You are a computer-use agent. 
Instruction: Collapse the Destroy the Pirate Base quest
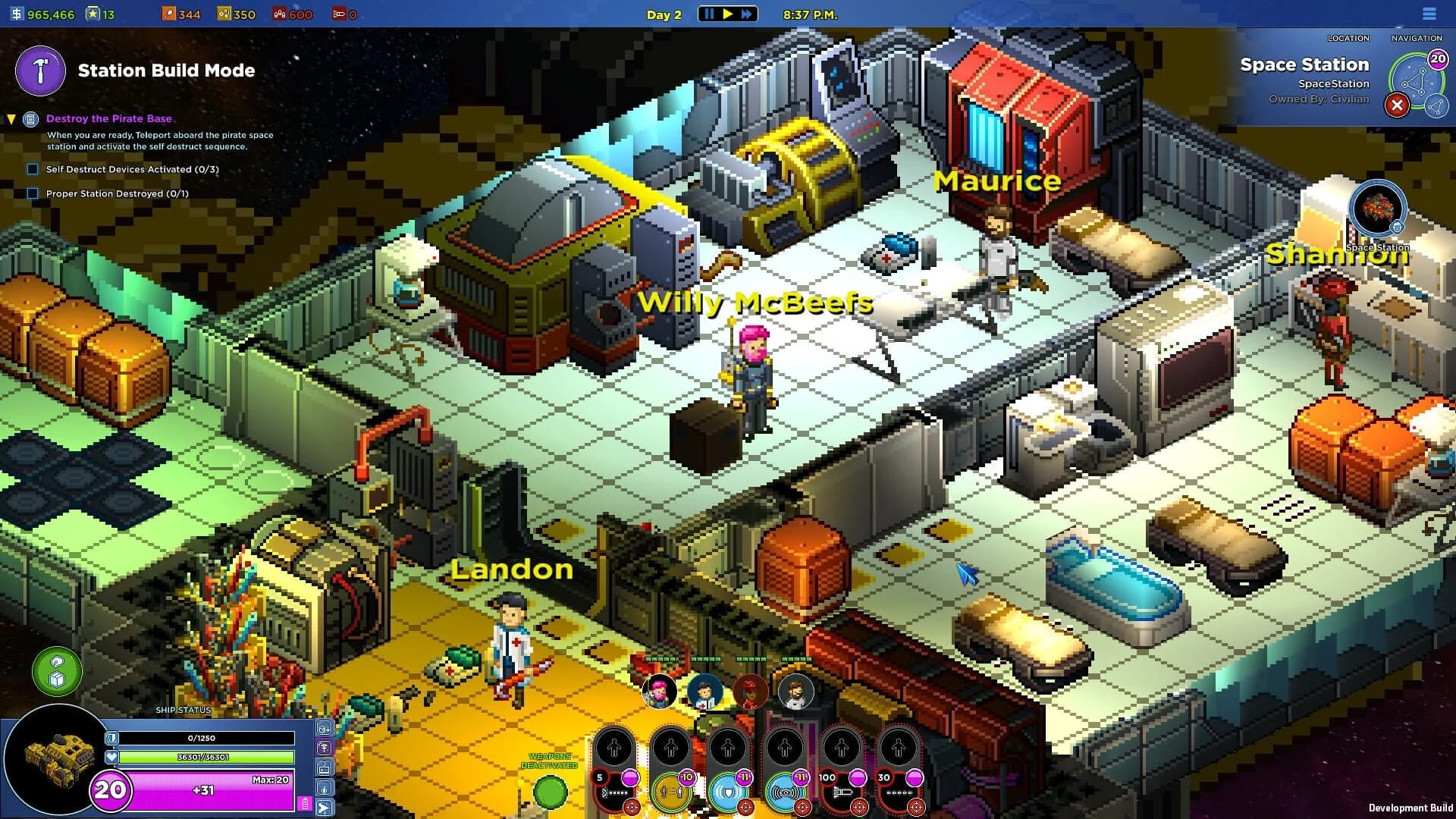coord(11,118)
